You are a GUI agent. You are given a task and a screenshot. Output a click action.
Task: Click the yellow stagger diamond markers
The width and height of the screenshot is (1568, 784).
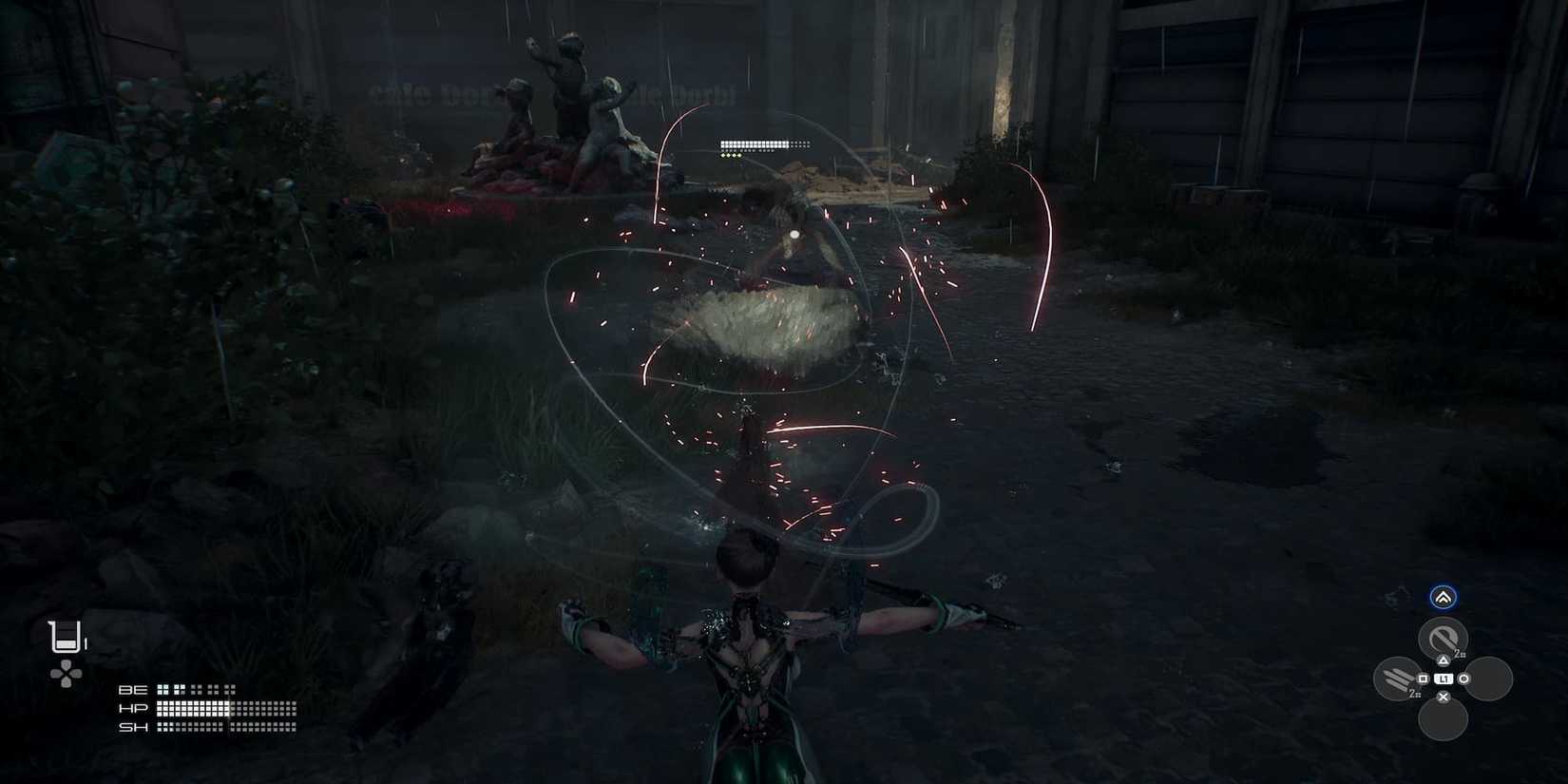click(732, 154)
